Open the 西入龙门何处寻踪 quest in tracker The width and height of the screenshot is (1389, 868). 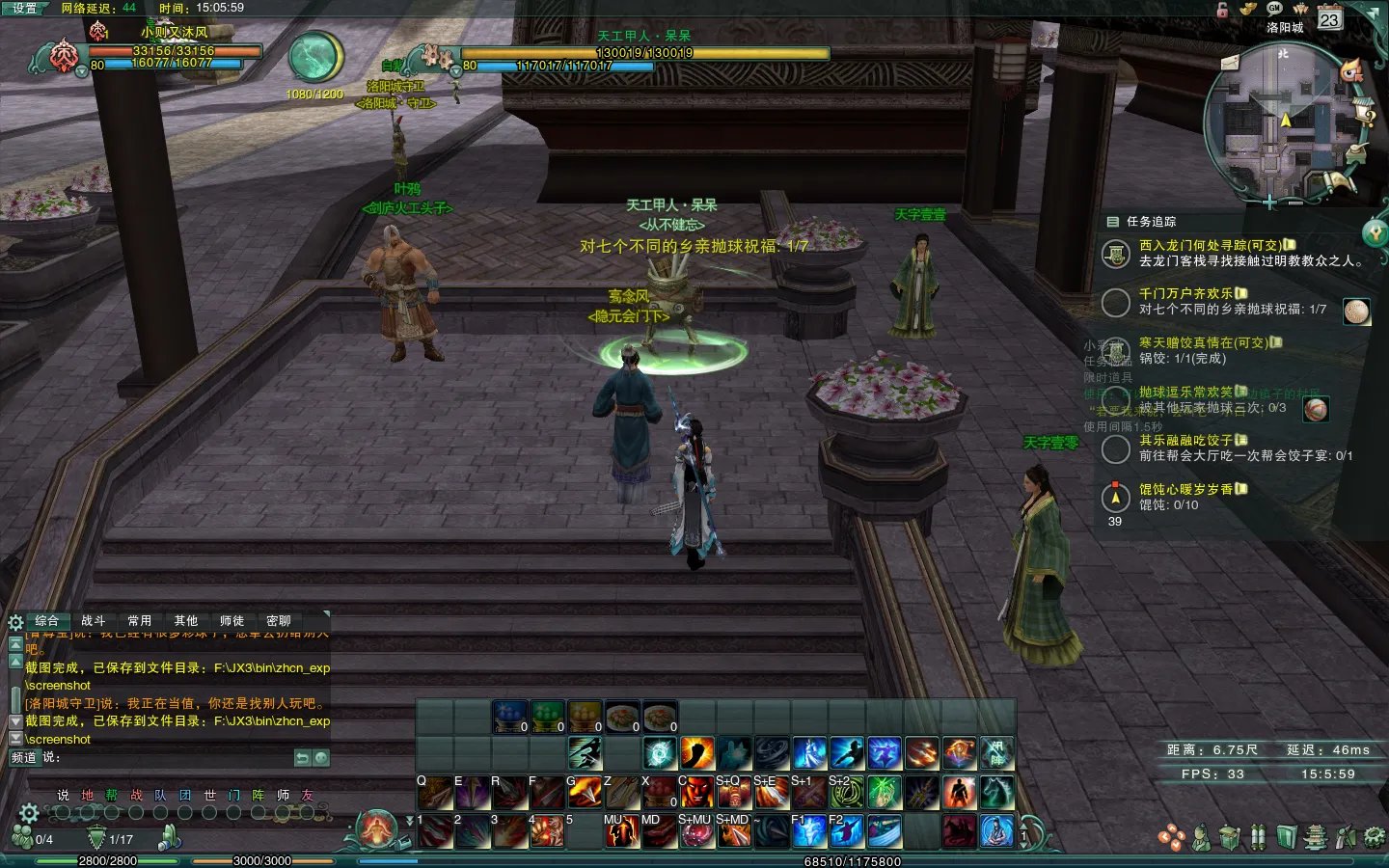(x=1210, y=245)
